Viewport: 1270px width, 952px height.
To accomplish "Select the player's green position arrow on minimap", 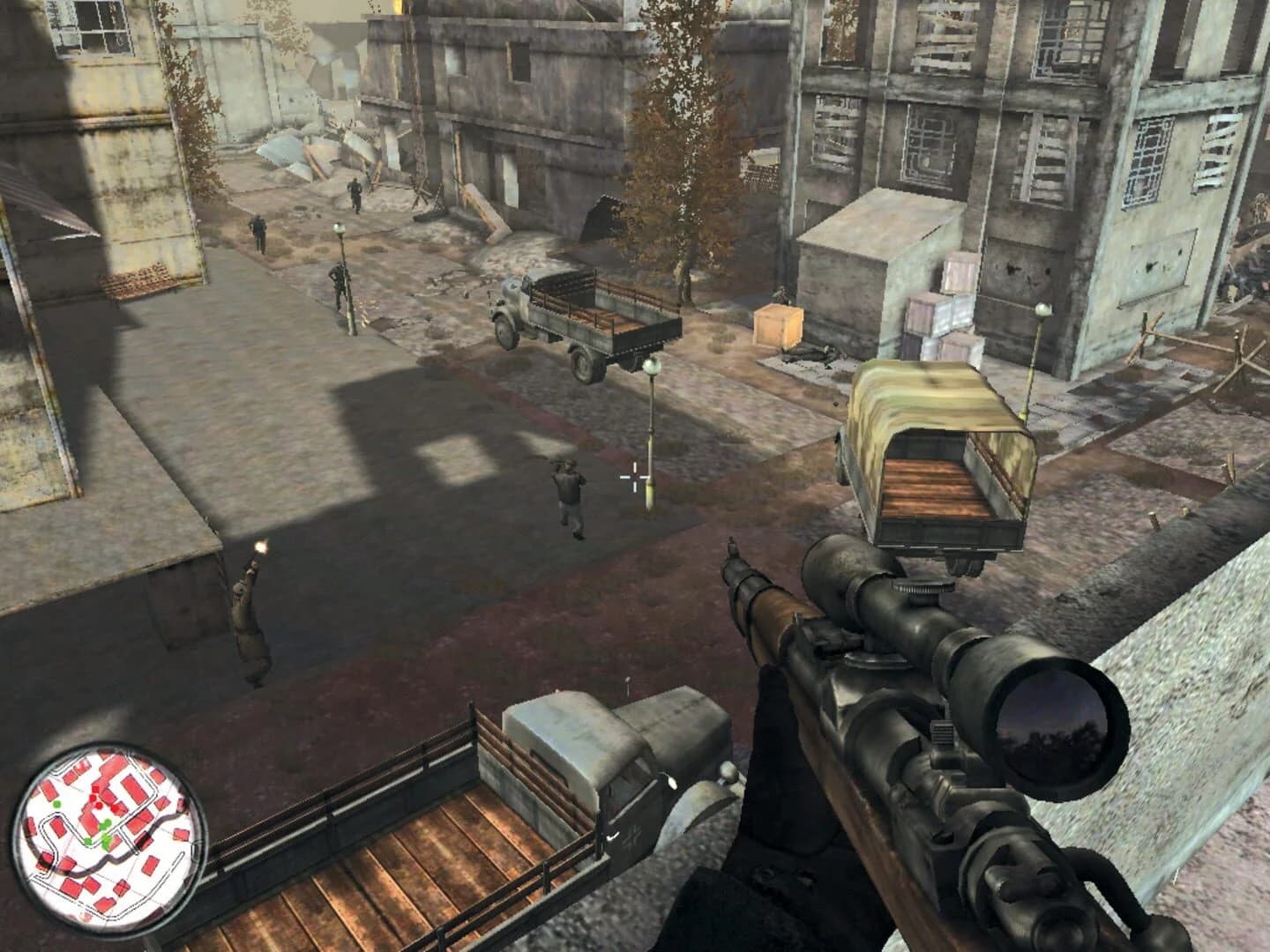I will (106, 841).
